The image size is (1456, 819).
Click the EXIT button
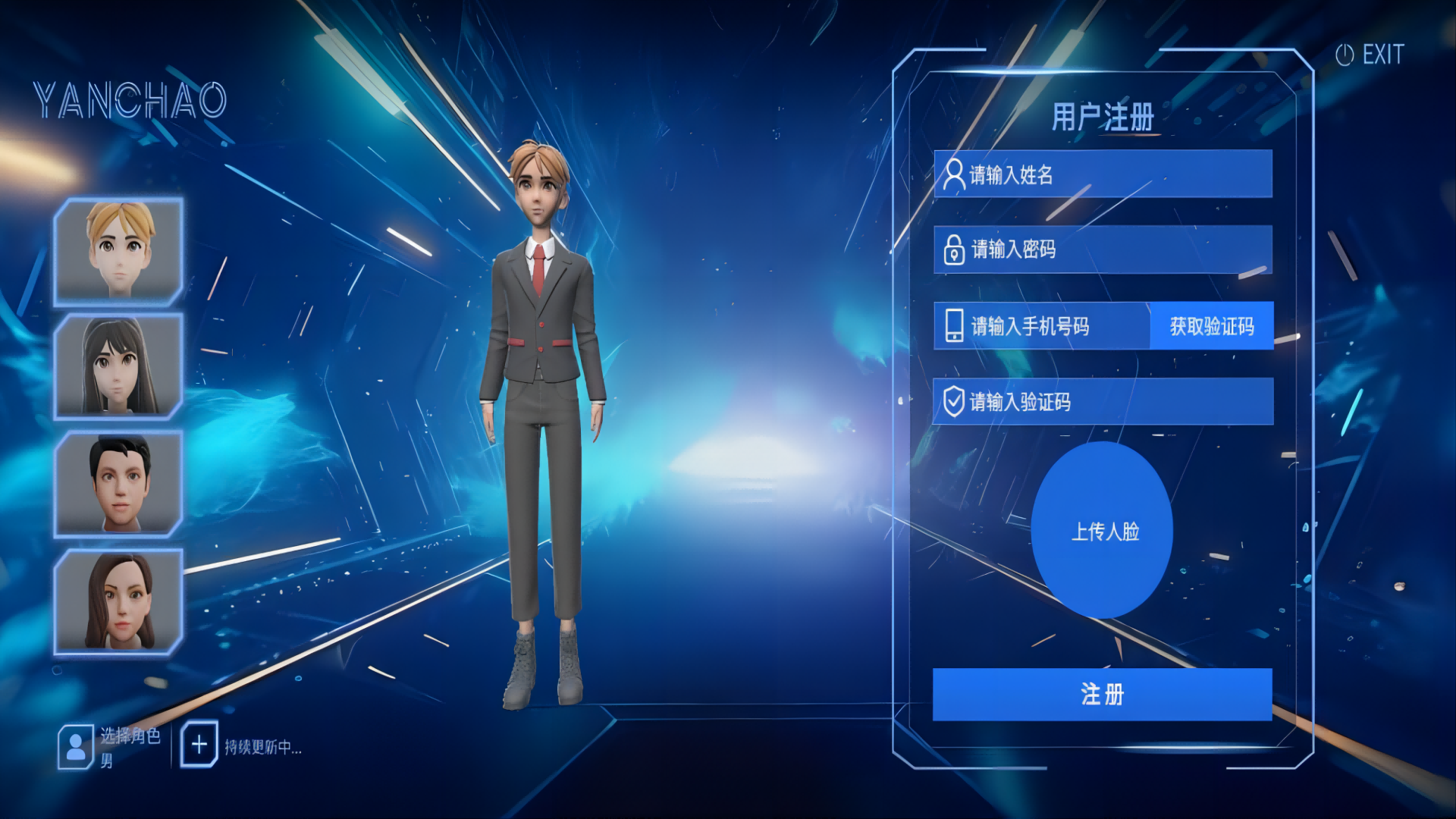[x=1370, y=55]
